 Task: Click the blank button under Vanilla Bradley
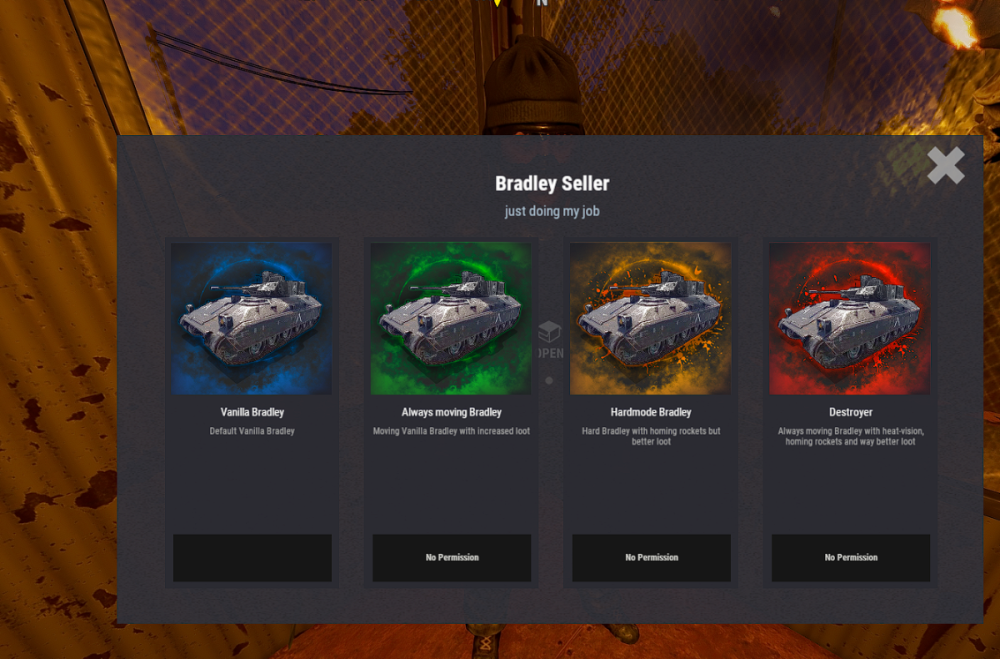click(x=252, y=557)
